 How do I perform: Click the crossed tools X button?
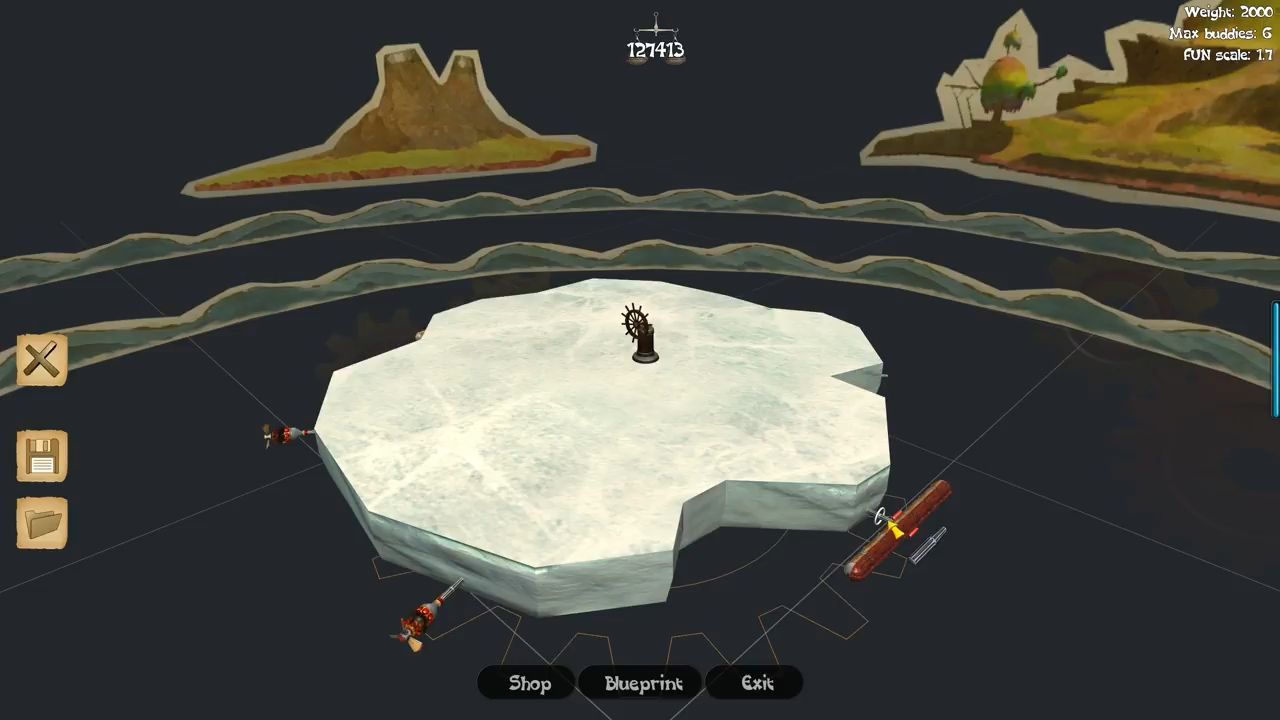(42, 360)
